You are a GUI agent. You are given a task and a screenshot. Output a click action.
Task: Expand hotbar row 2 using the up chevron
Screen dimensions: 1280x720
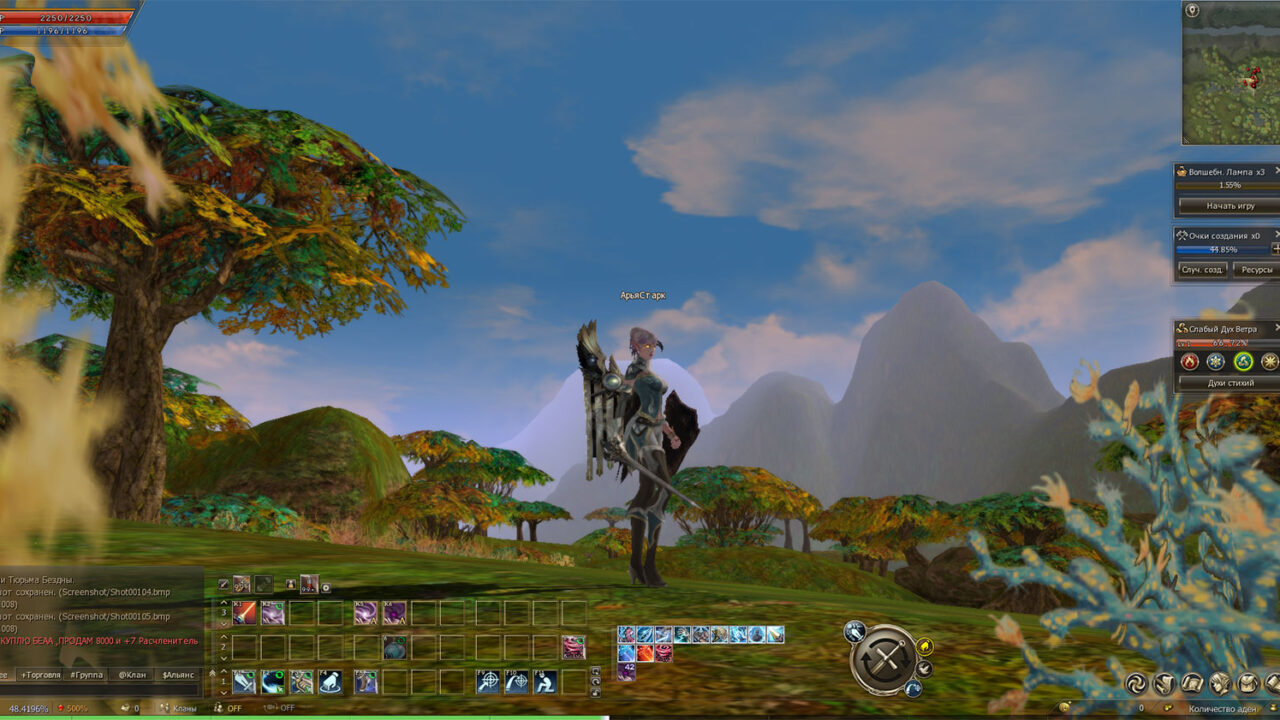pos(223,637)
